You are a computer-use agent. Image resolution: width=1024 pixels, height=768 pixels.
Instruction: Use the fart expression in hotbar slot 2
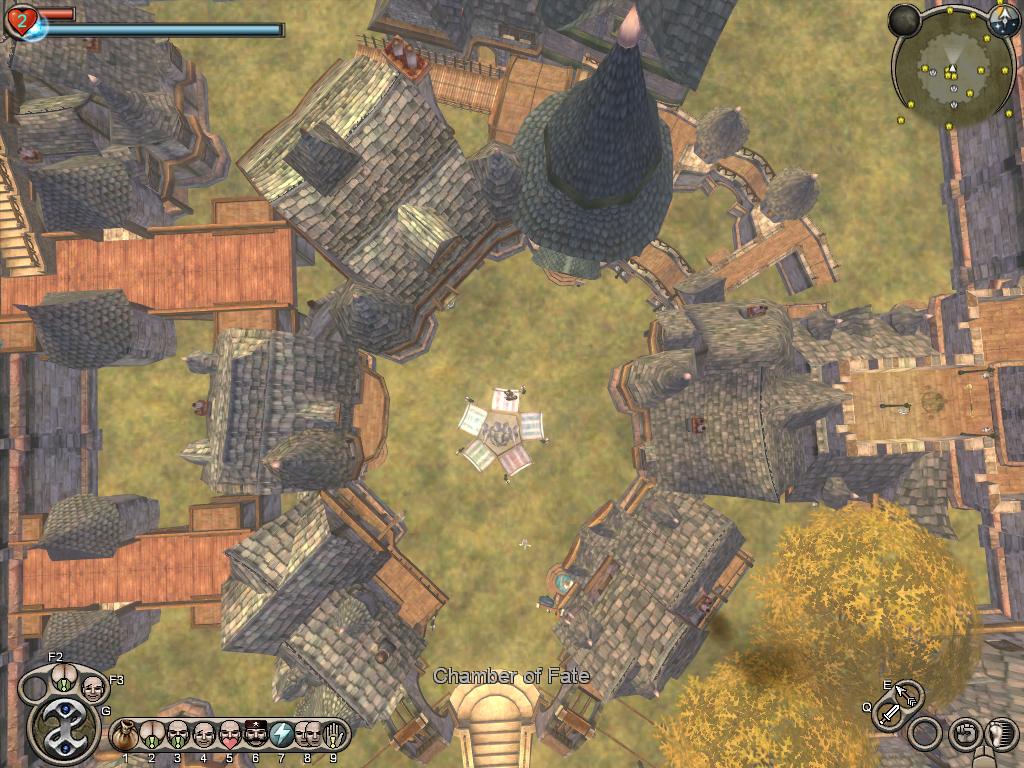point(152,735)
